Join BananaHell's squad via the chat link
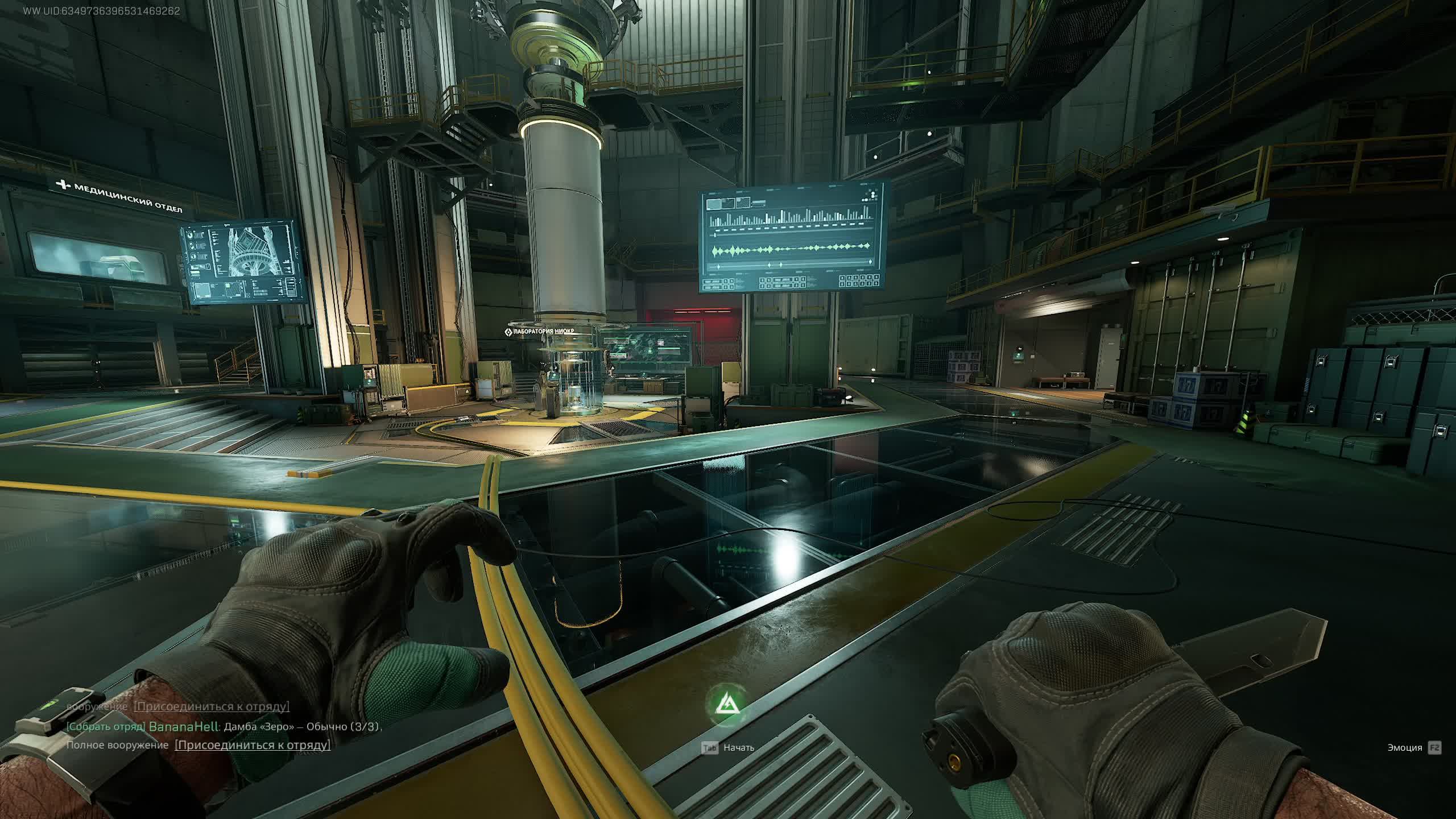The width and height of the screenshot is (1456, 819). pos(253,745)
